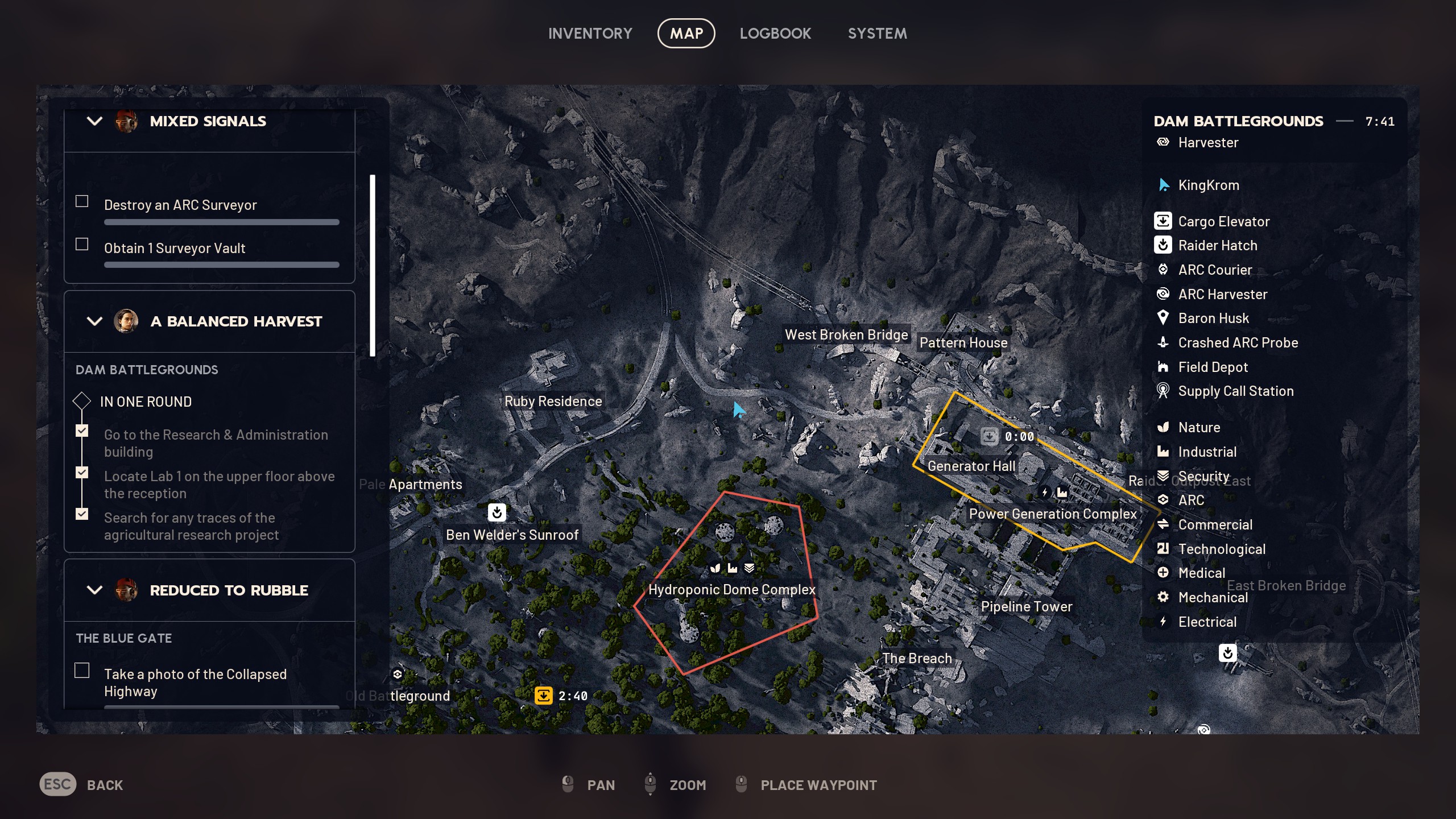Open the Logbook tab
1456x819 pixels.
point(775,33)
